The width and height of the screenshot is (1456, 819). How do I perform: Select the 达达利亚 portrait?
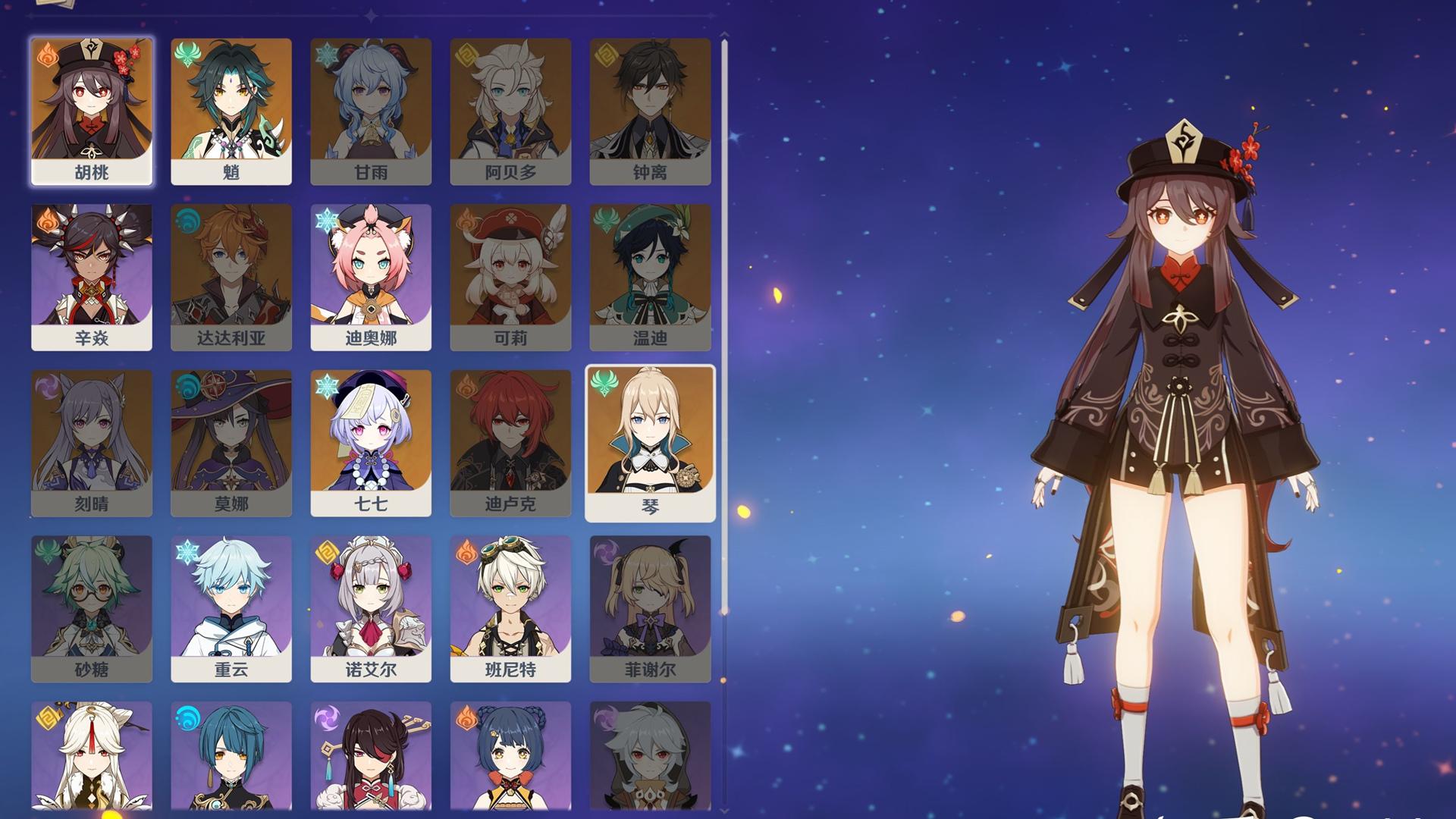pyautogui.click(x=231, y=277)
